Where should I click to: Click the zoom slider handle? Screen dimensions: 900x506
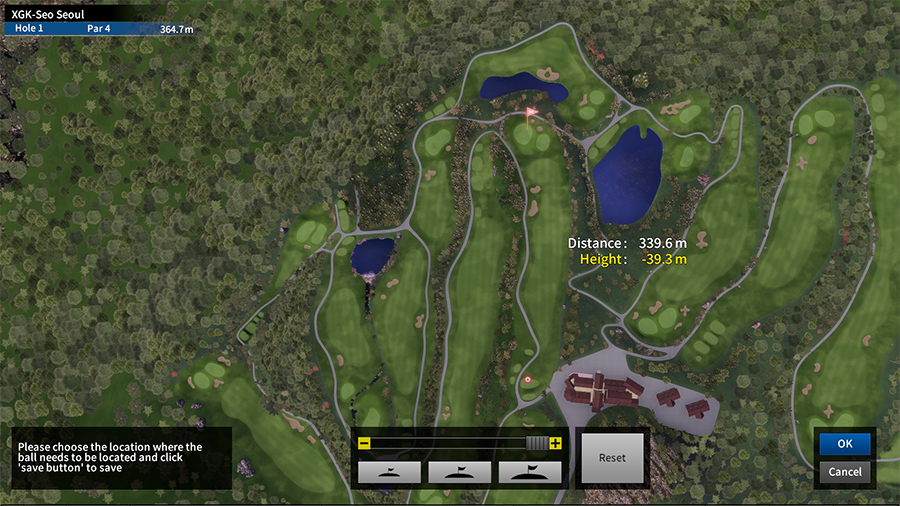(x=537, y=443)
